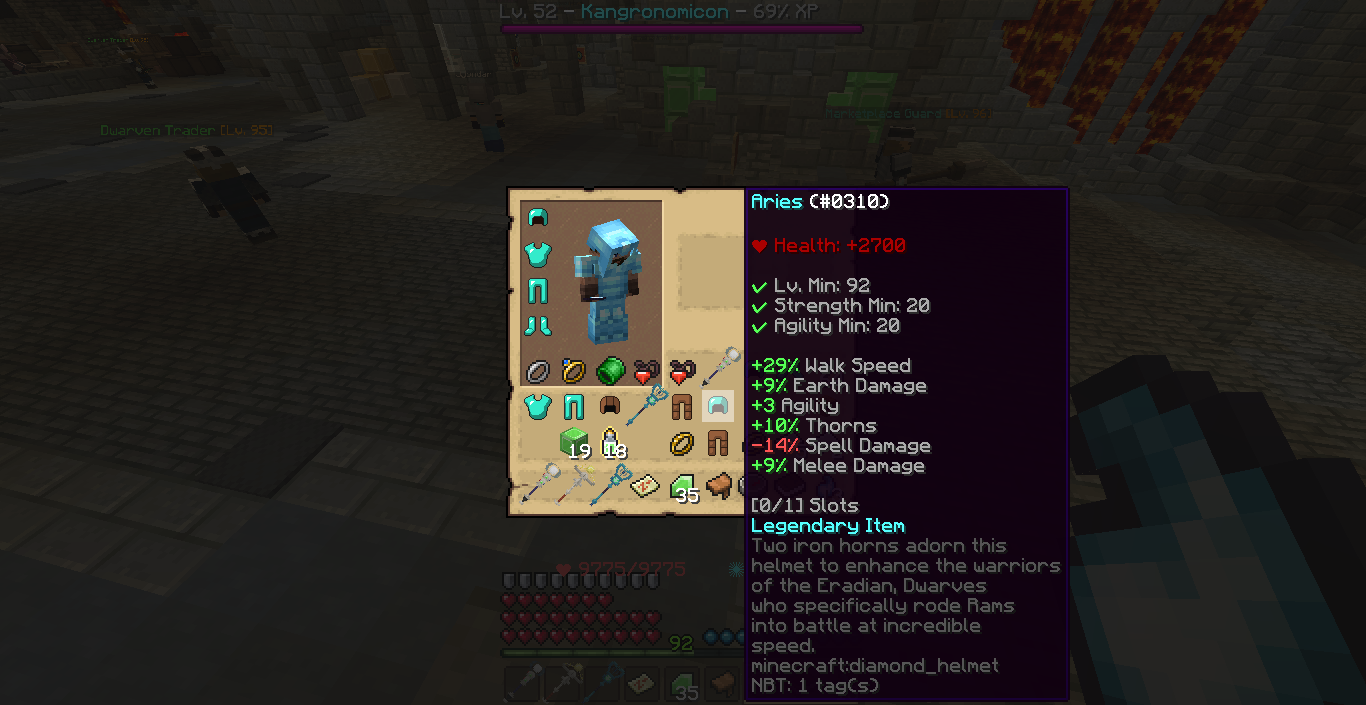Click the emerald stack of 35
The height and width of the screenshot is (705, 1366).
682,486
